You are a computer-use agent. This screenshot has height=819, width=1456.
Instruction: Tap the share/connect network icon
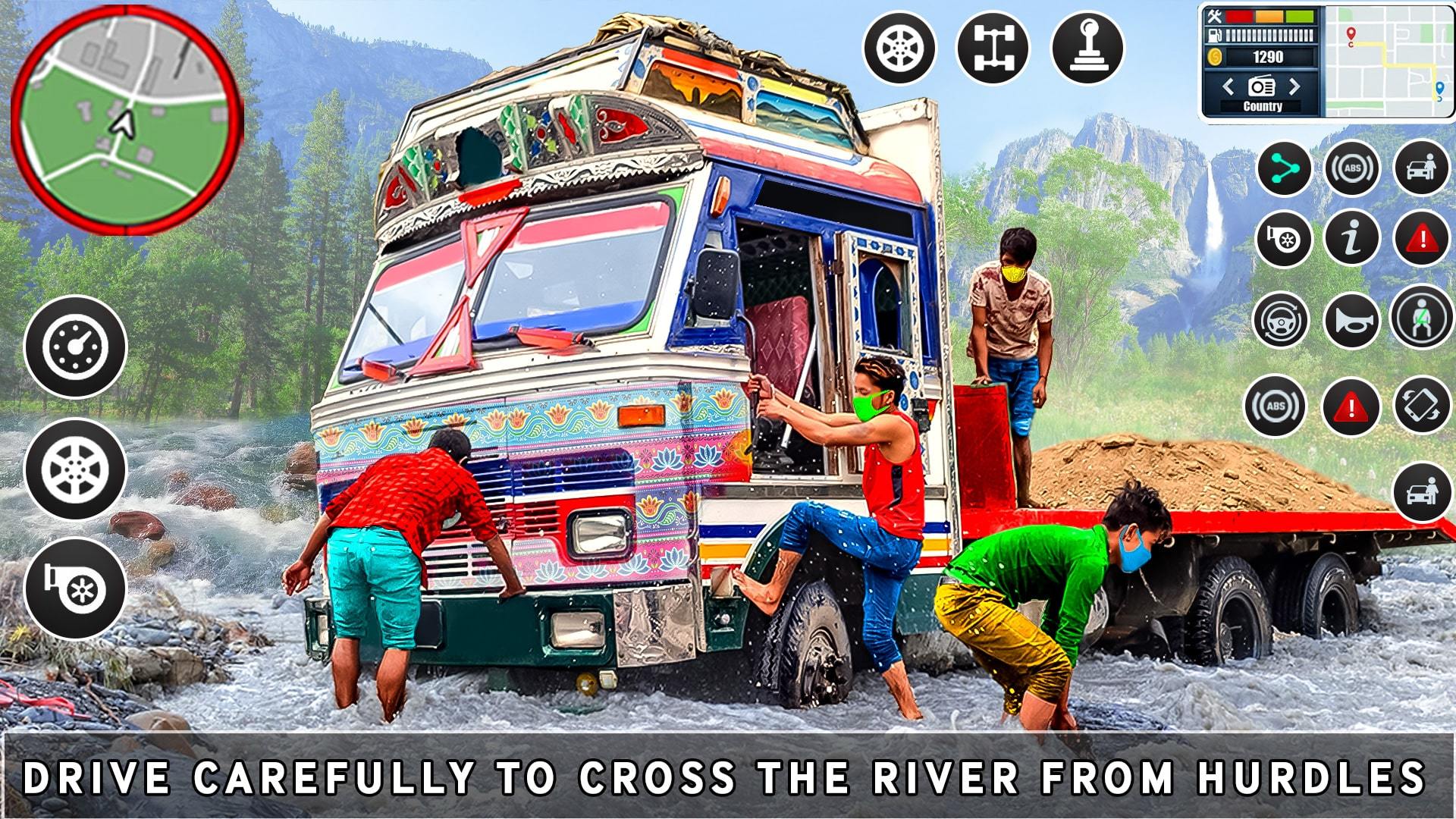[x=1284, y=168]
